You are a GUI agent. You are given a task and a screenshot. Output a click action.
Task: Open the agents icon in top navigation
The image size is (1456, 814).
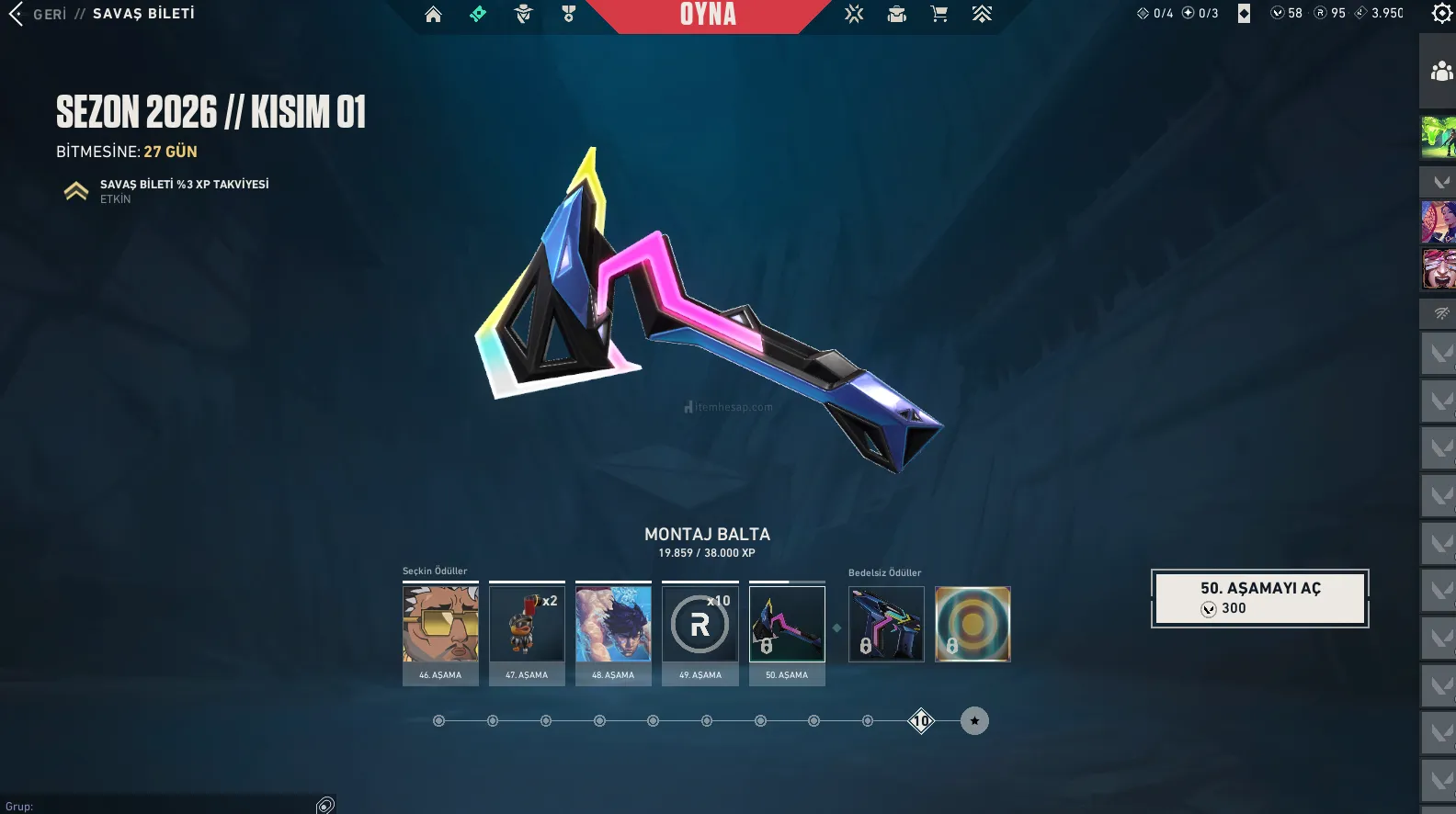[524, 15]
